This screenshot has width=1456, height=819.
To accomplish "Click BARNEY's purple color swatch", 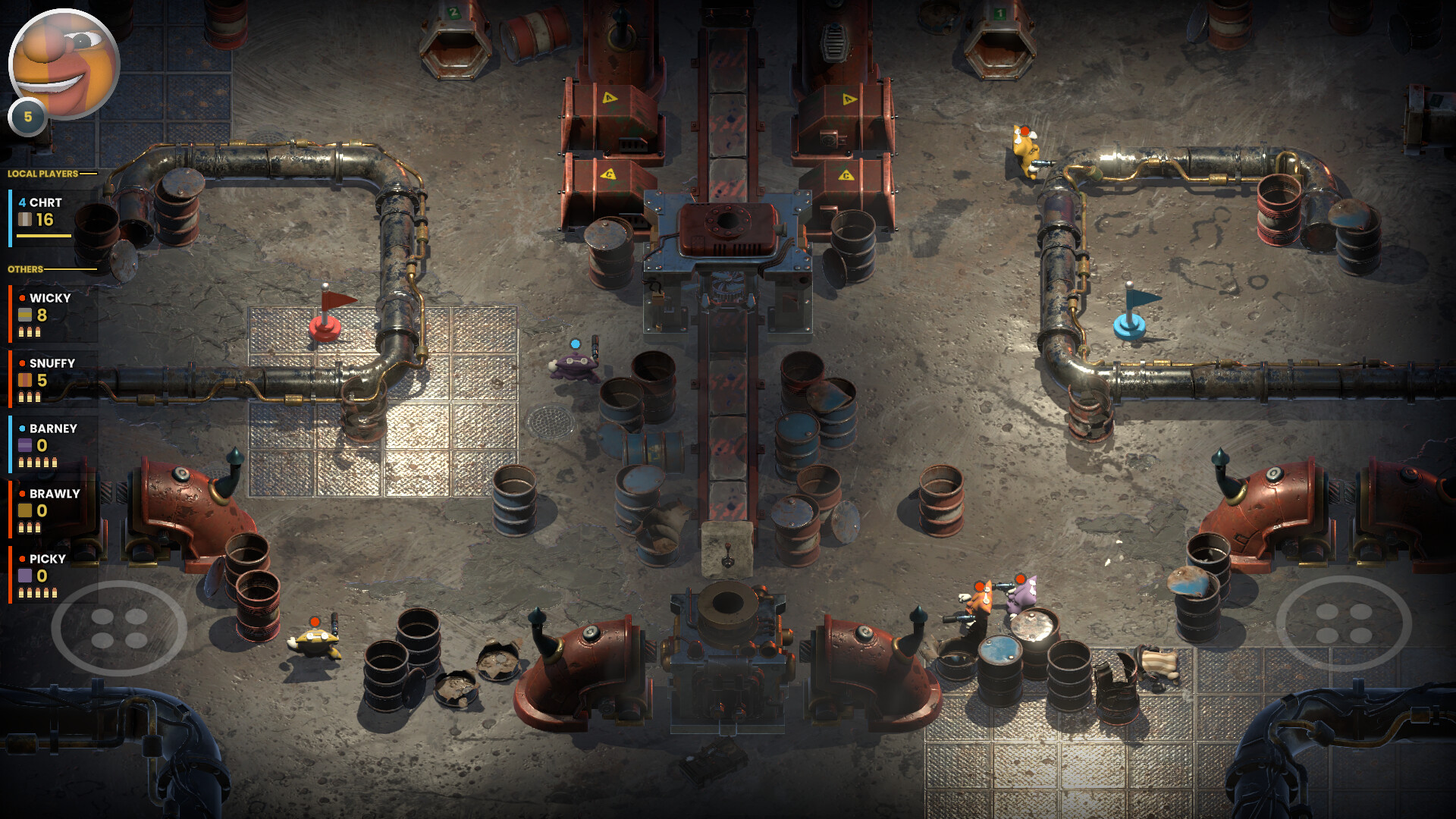I will (25, 447).
